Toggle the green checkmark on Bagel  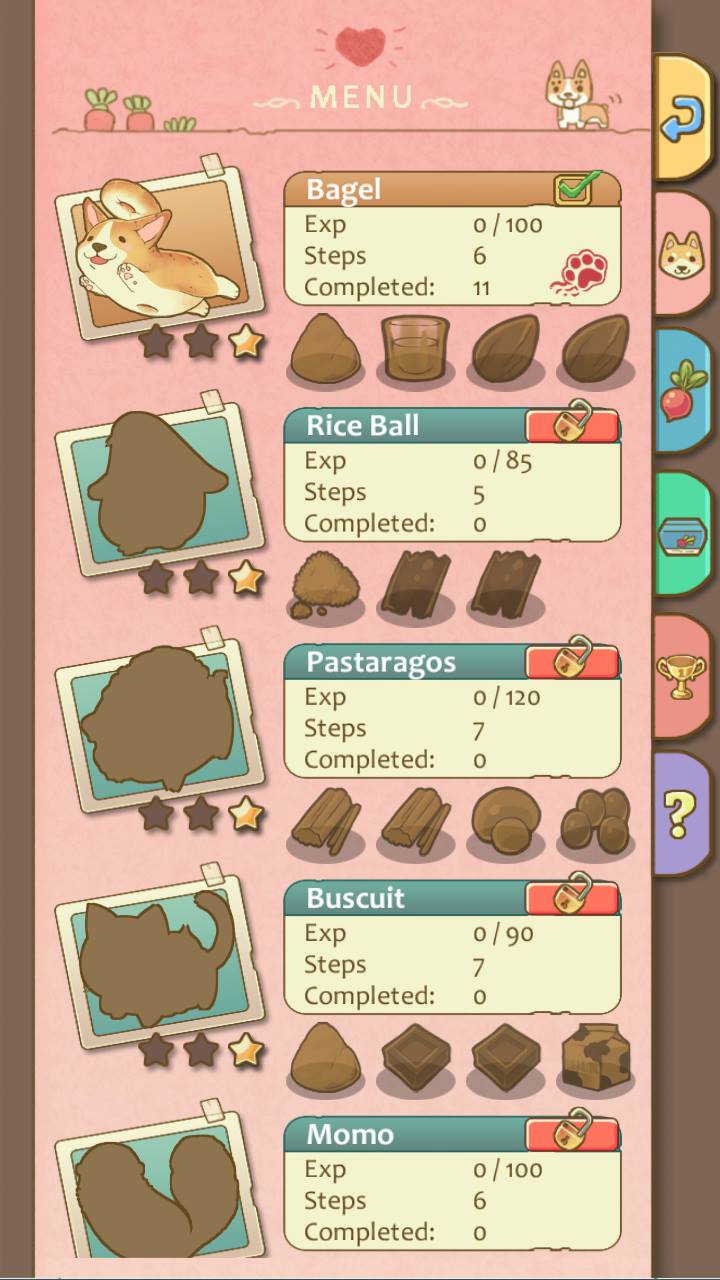[574, 188]
